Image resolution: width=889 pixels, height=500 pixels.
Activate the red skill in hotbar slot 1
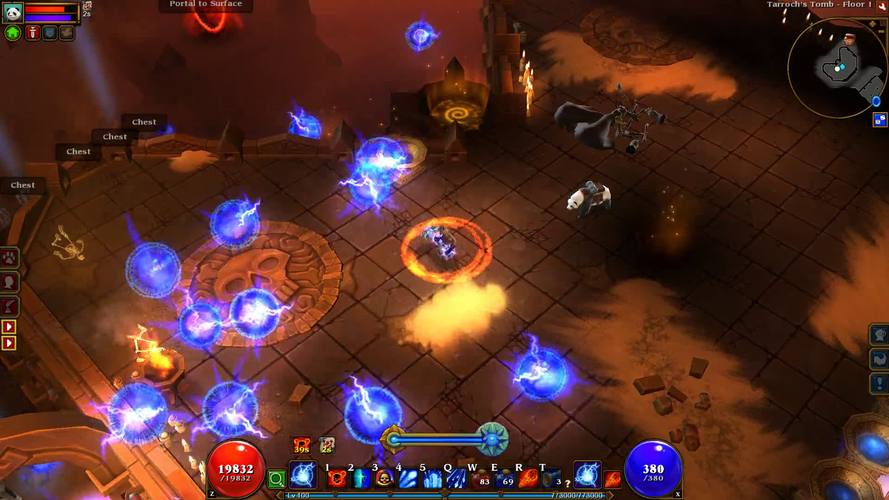pos(337,479)
